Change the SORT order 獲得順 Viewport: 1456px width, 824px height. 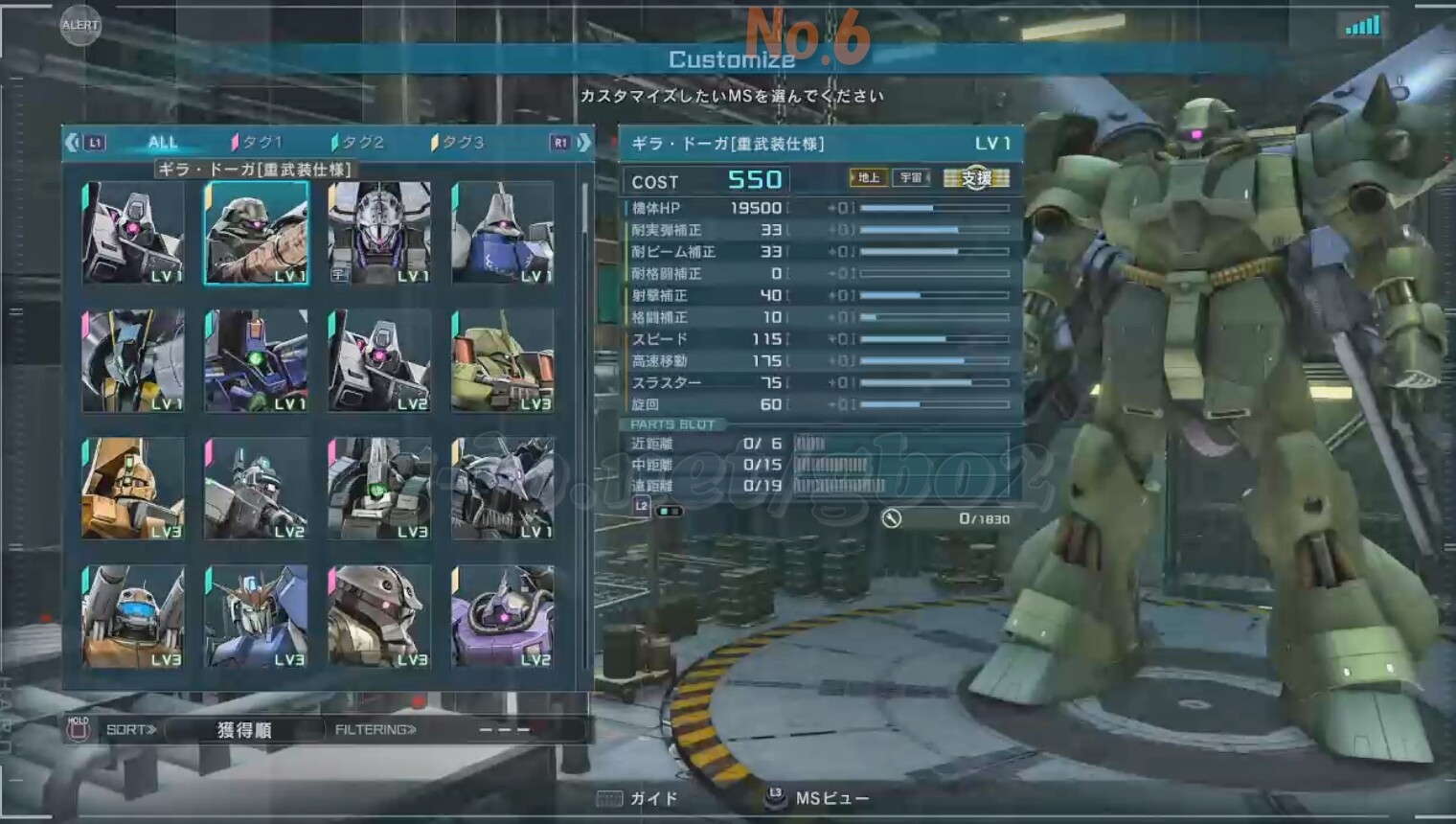(x=244, y=730)
